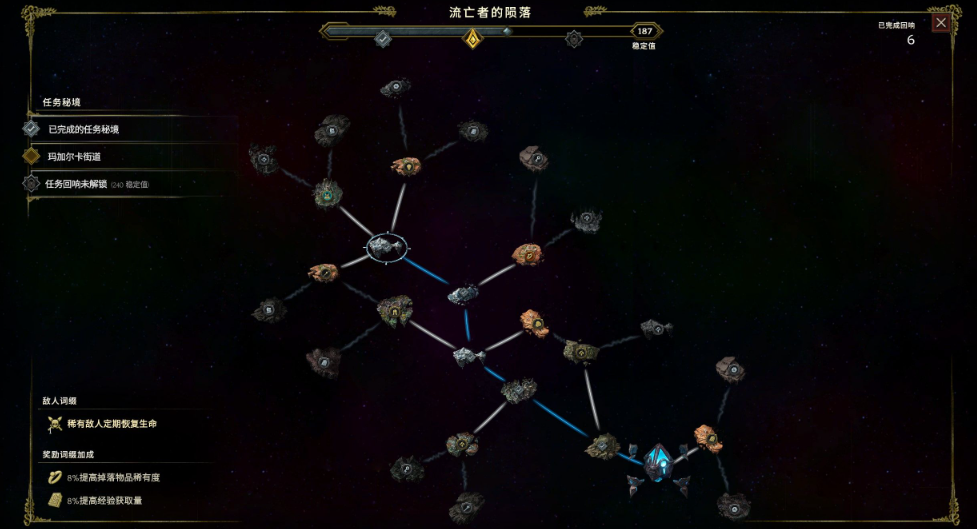This screenshot has height=529, width=977.
Task: Choose the 玛加尔卡街道 quest echo entry
Action: (74, 157)
